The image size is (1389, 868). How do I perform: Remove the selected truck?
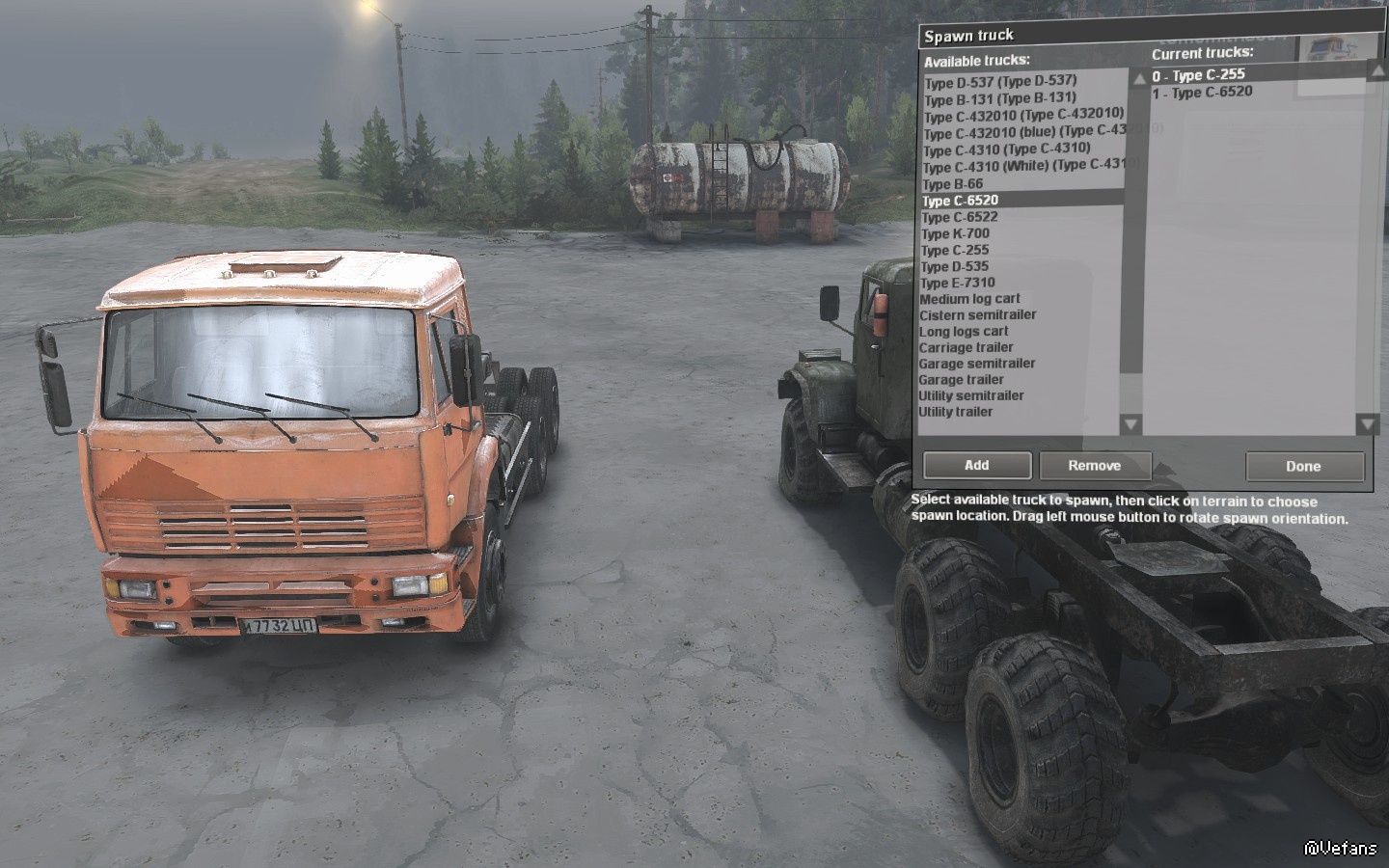[1094, 466]
